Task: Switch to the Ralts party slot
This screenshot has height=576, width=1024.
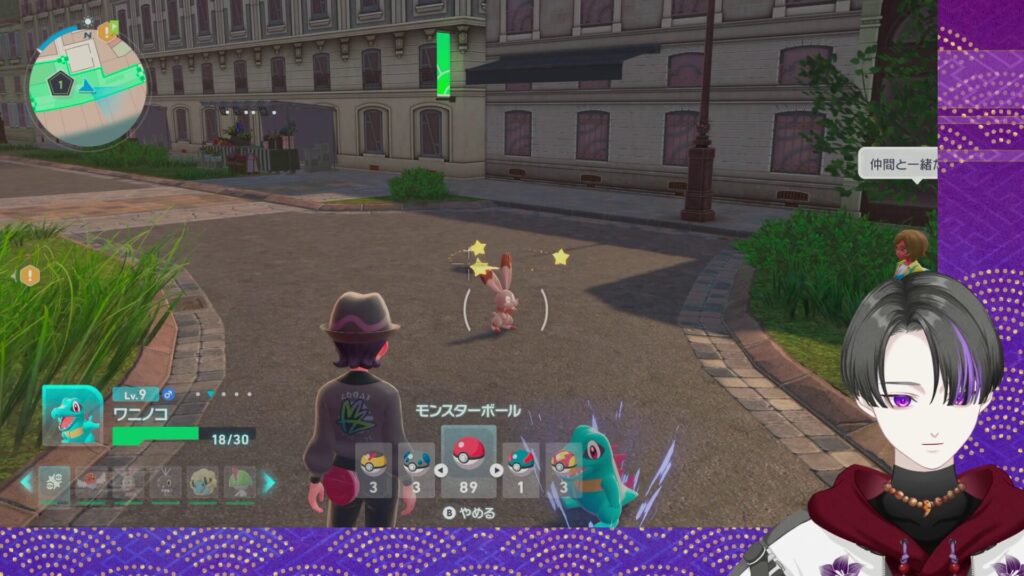Action: click(241, 482)
